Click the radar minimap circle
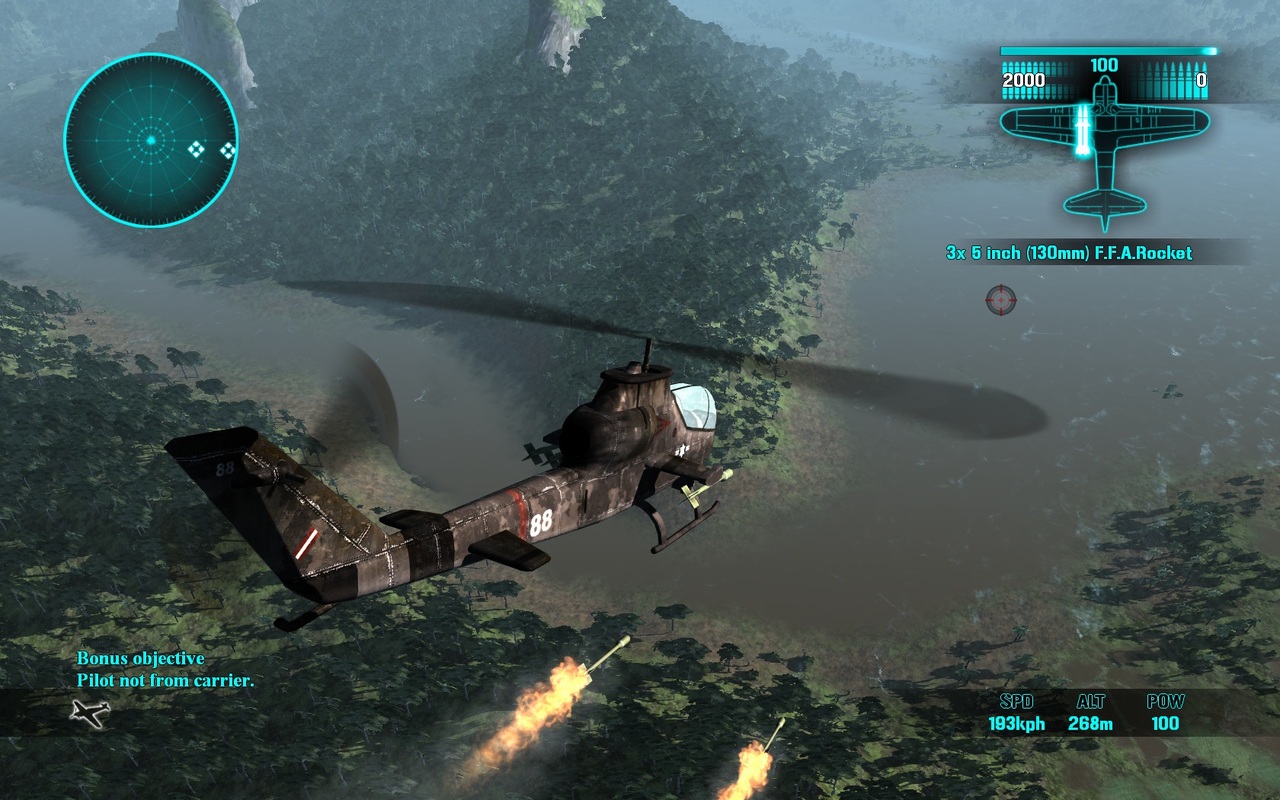 (x=150, y=140)
